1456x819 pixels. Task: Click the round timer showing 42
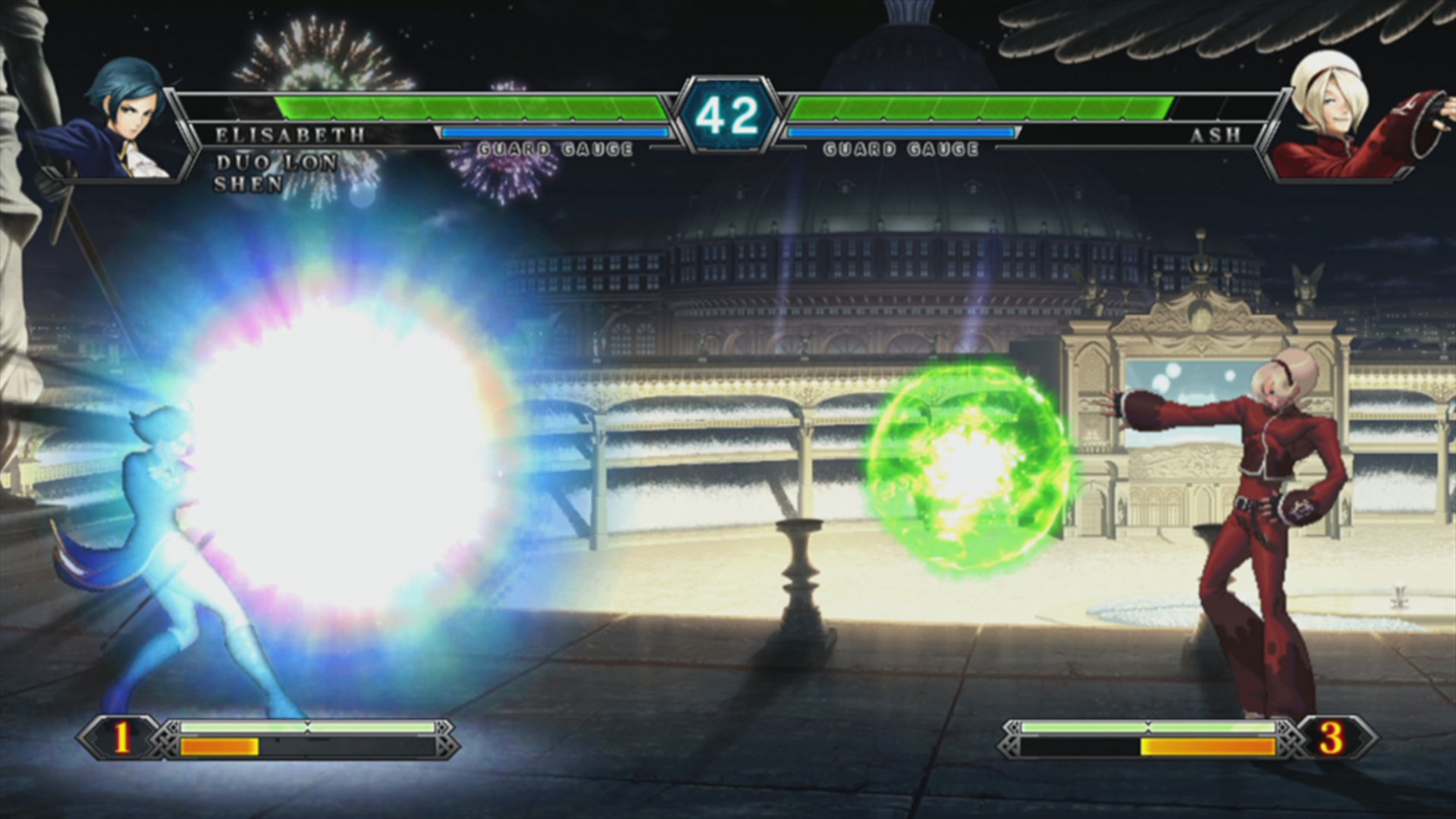pos(728,114)
